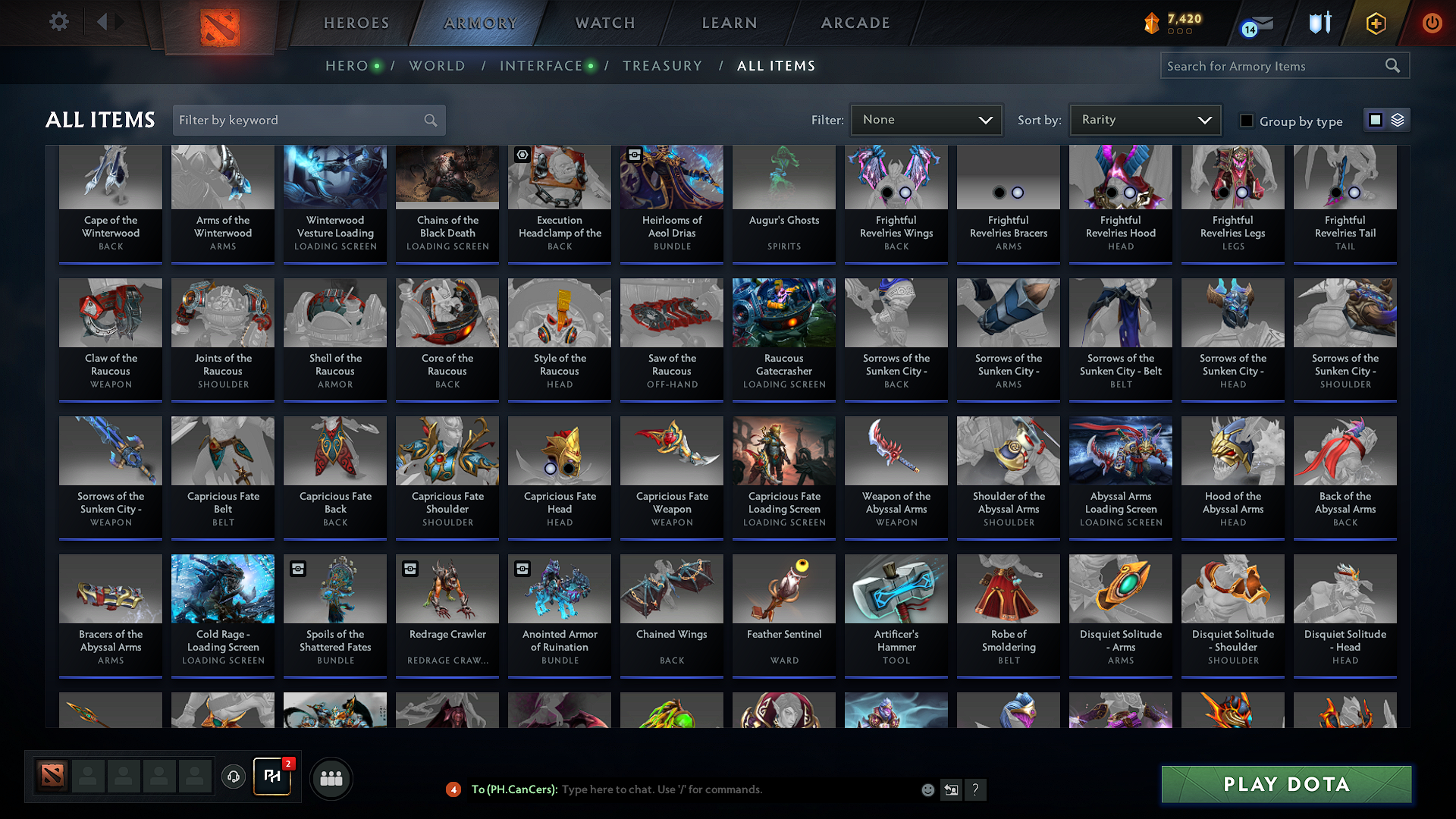Enable the Group by type checkbox
The image size is (1456, 819).
pos(1247,121)
